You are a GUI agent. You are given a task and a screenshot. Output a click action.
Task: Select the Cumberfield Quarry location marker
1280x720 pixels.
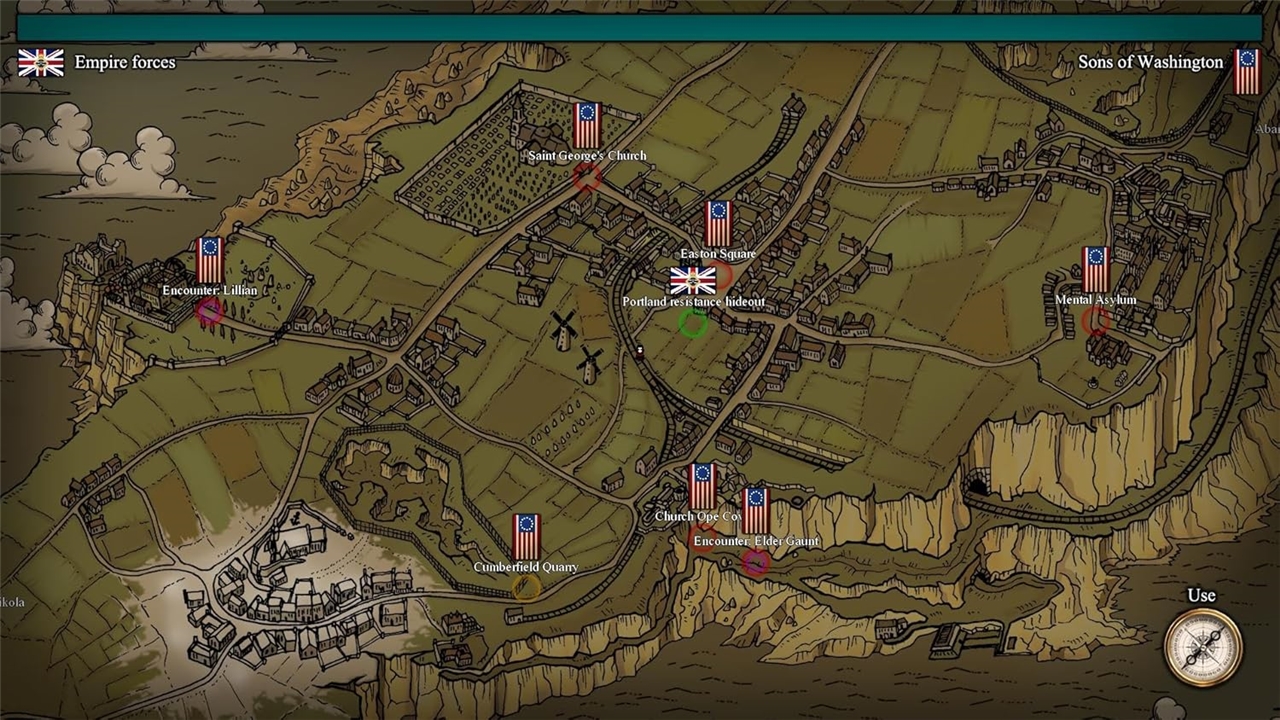point(526,587)
